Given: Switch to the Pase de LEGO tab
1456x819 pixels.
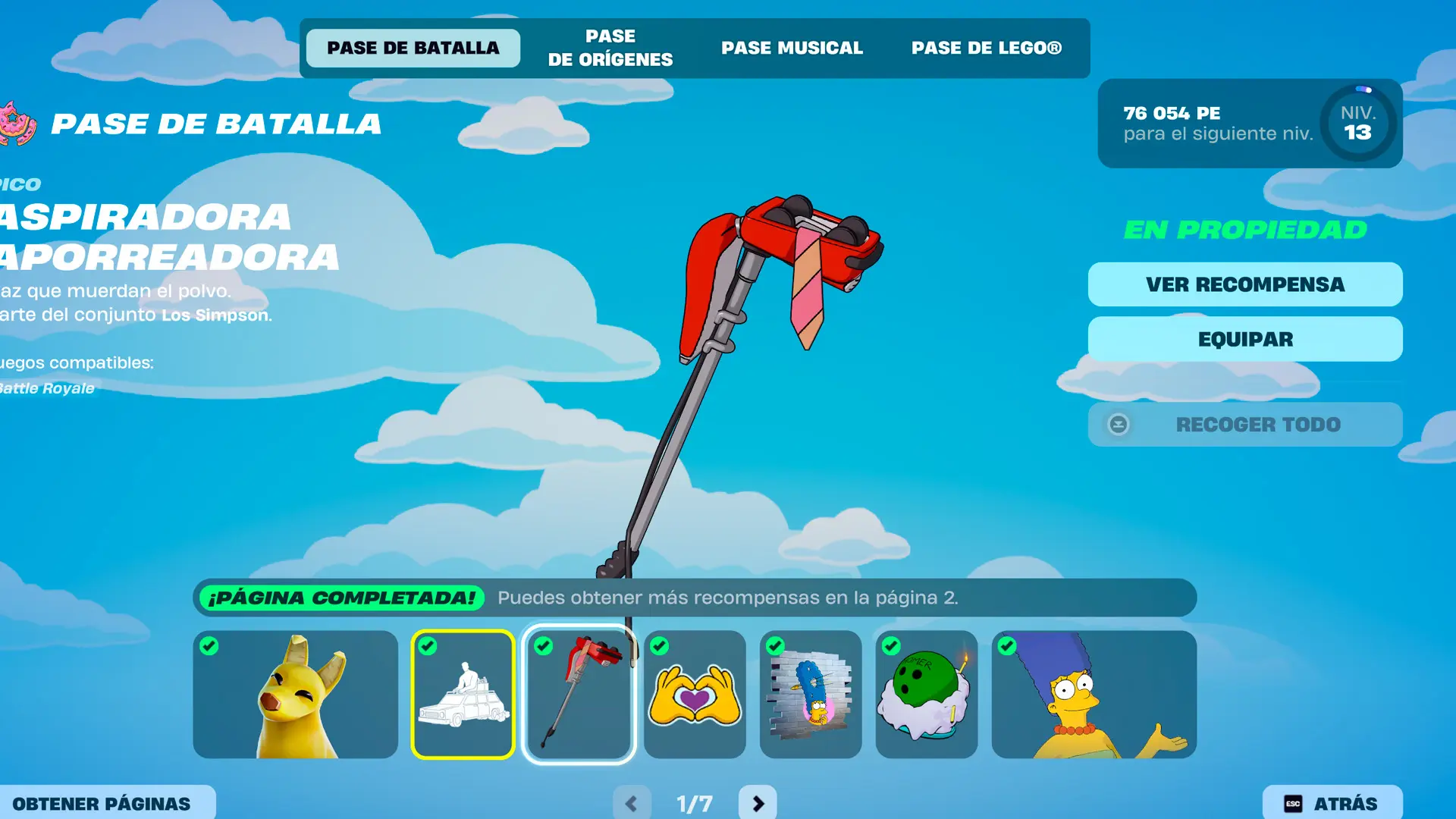Looking at the screenshot, I should pyautogui.click(x=986, y=48).
